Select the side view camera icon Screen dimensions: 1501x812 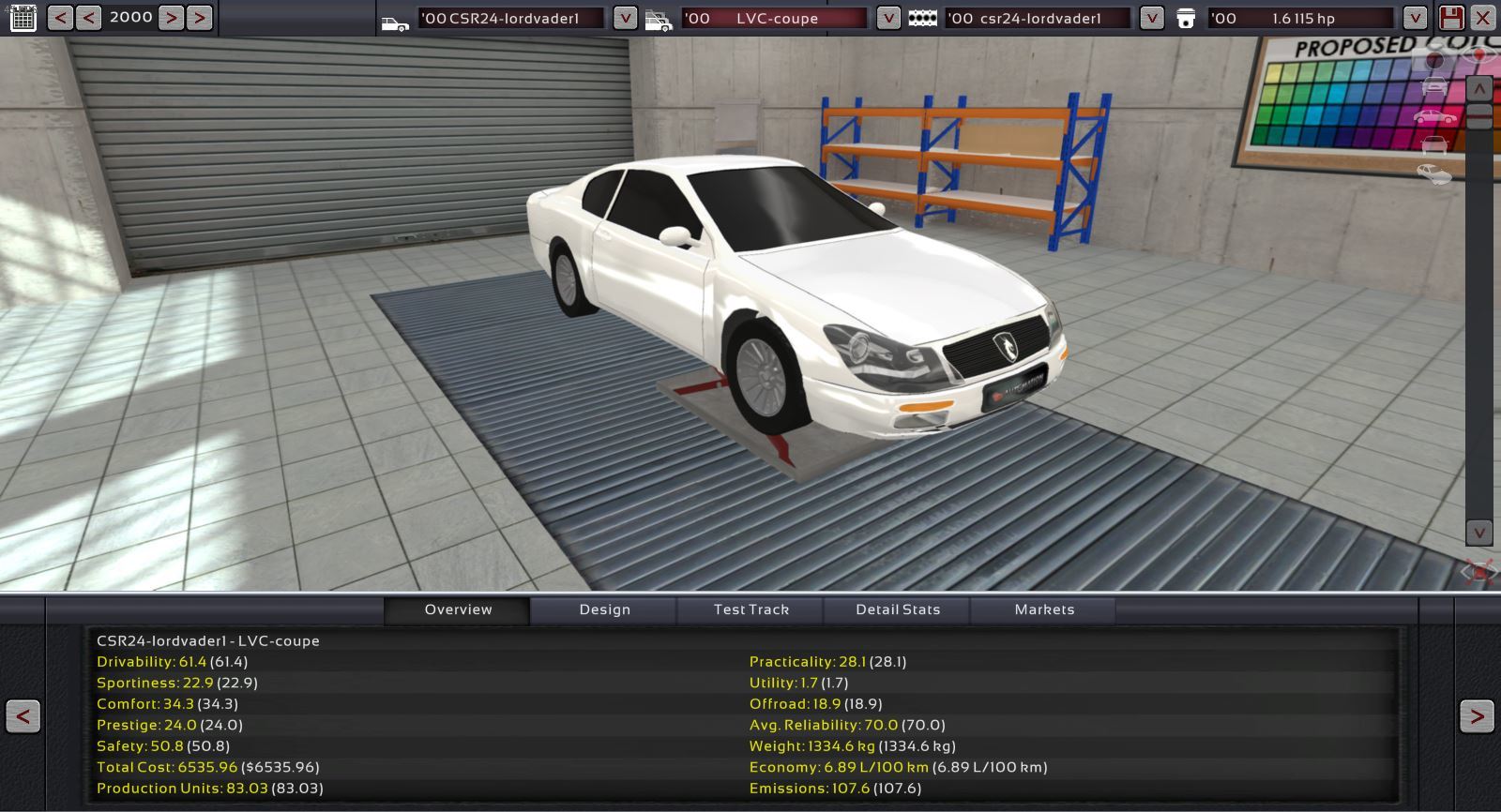tap(1434, 117)
